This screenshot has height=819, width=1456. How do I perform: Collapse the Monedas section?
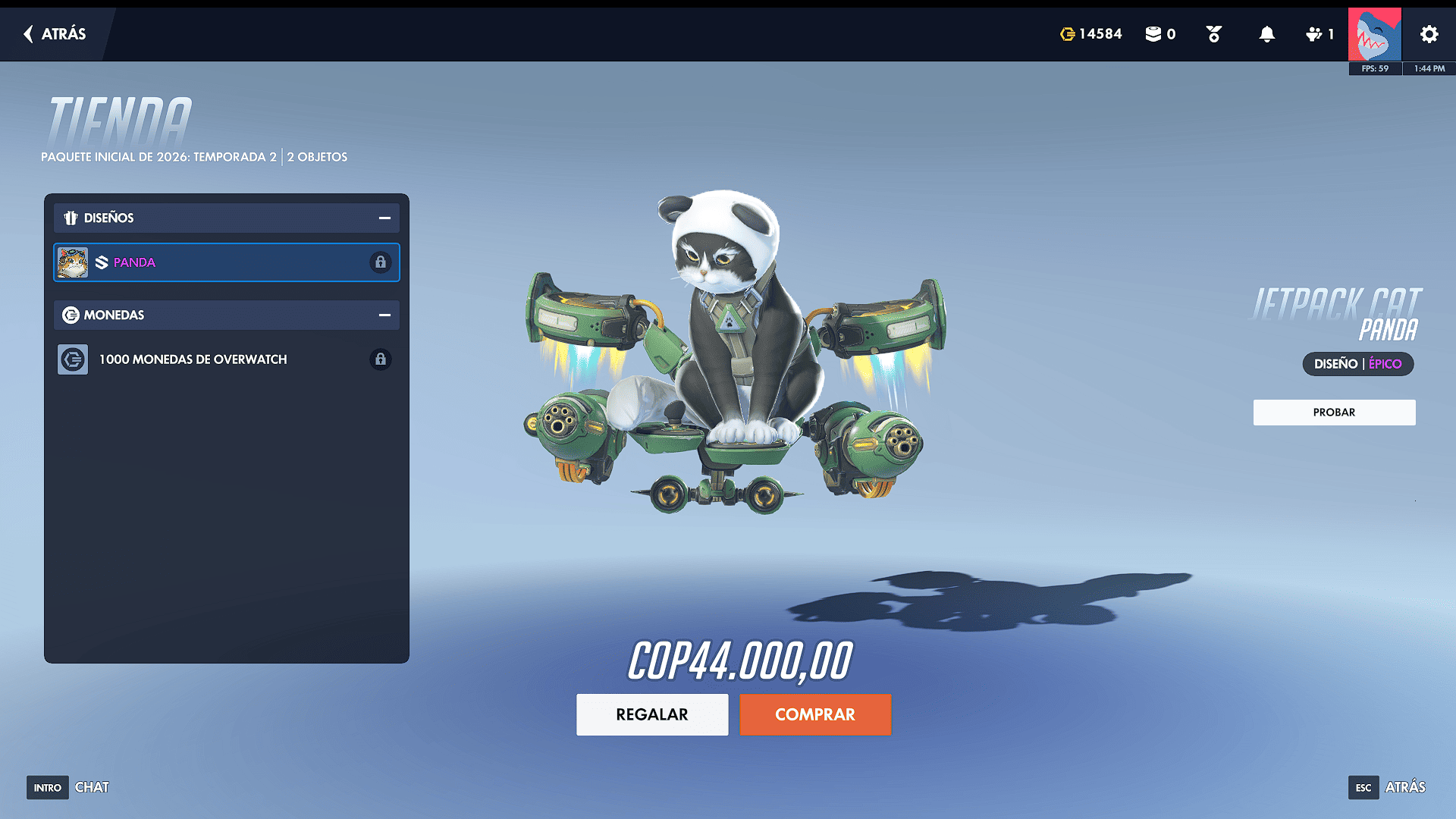(x=384, y=315)
